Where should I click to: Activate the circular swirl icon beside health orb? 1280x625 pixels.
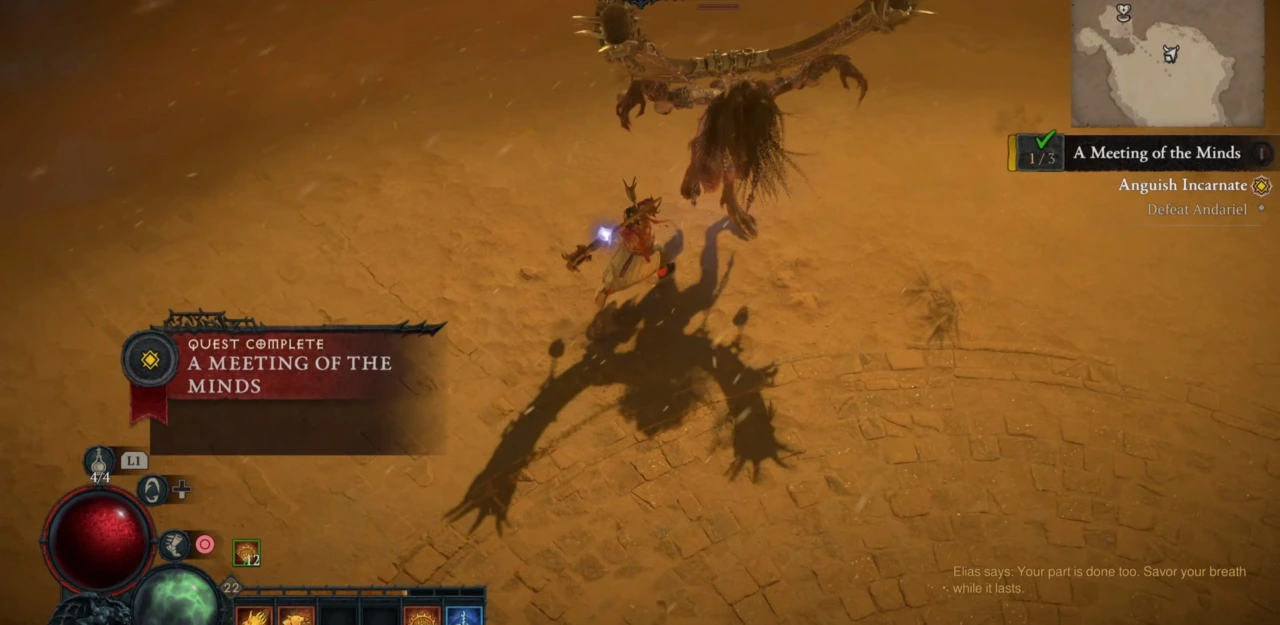153,490
